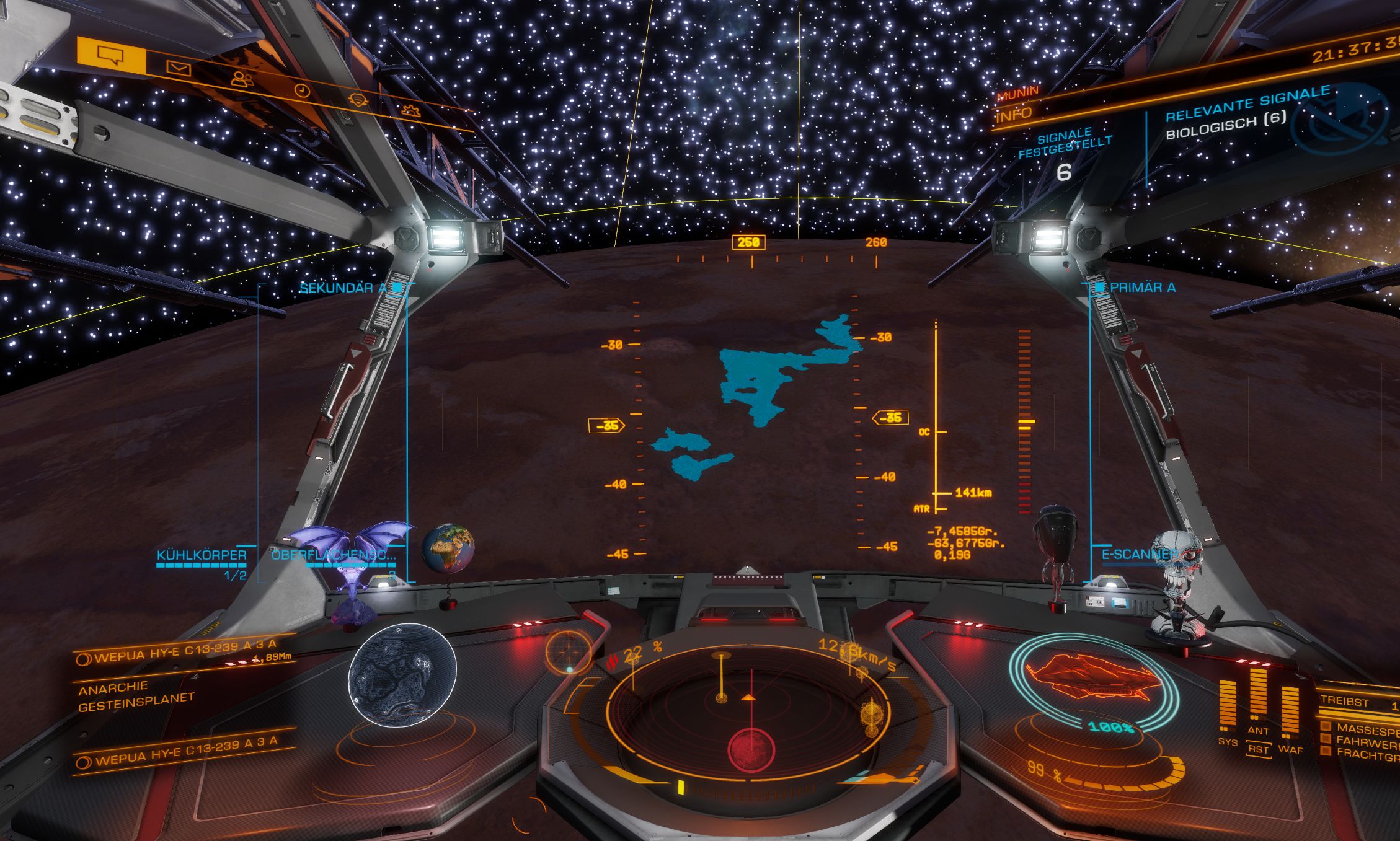Open the INFO panel header

(x=1014, y=115)
